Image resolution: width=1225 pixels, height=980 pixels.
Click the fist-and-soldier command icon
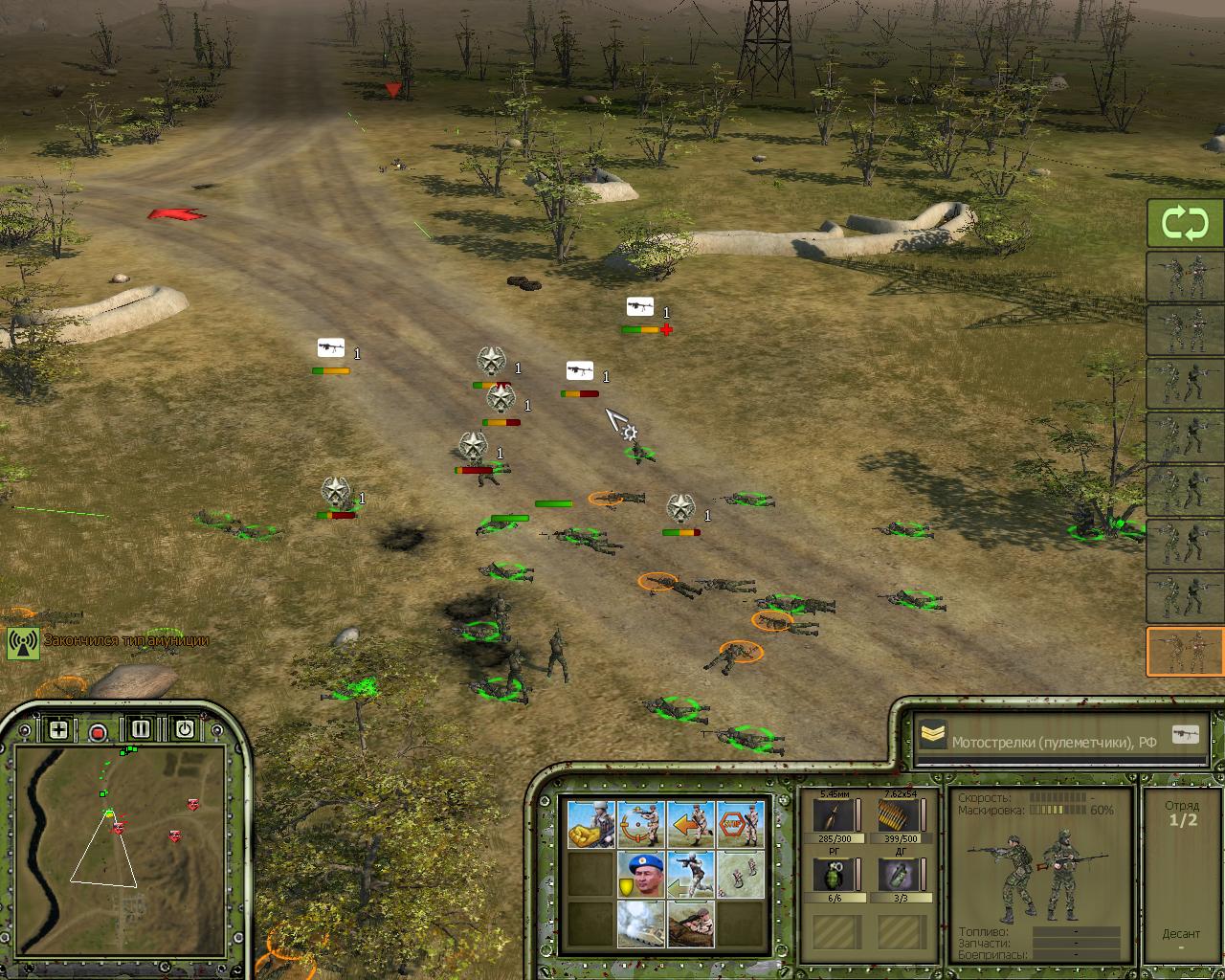(x=591, y=824)
